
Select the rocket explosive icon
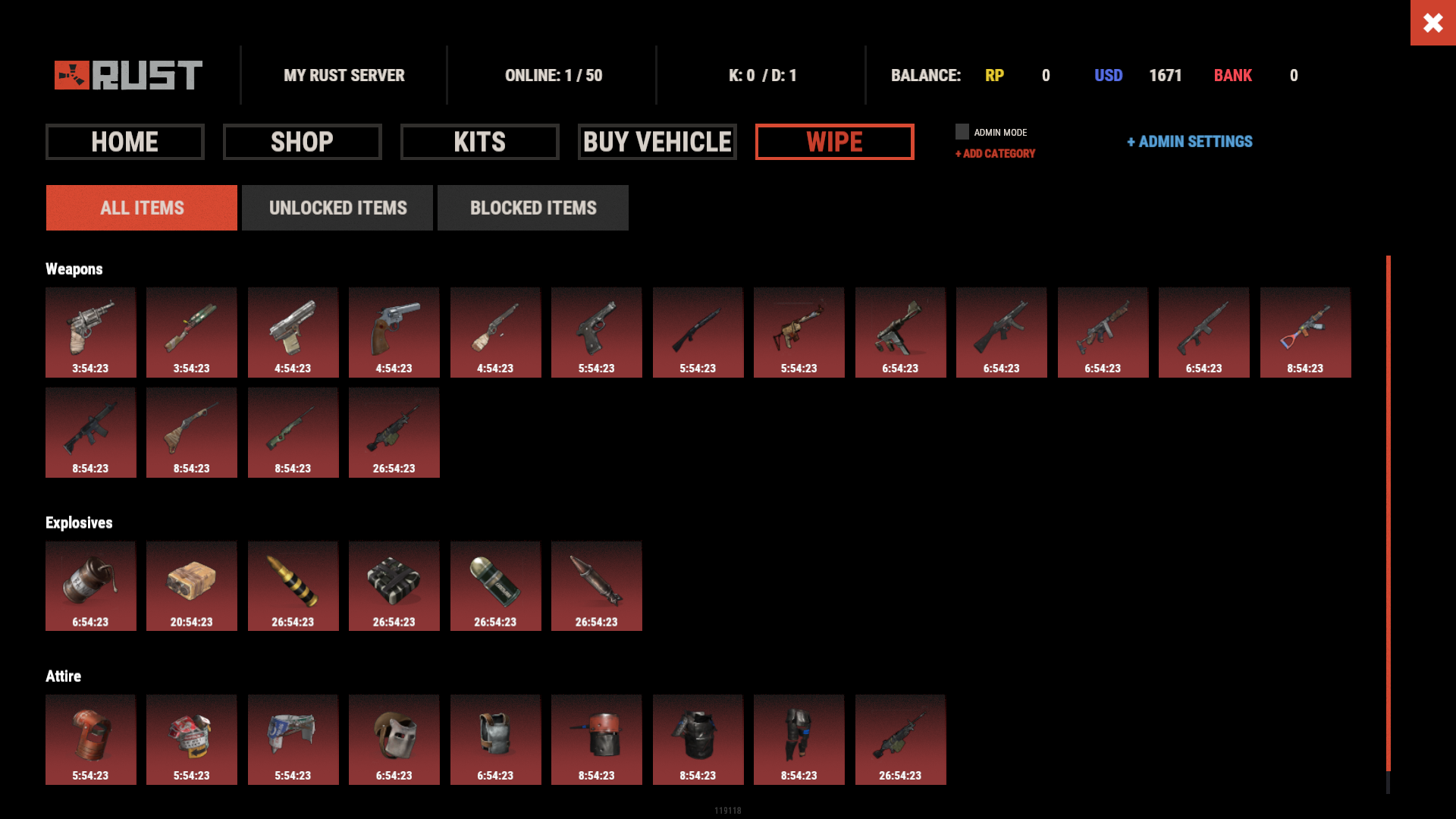tap(597, 585)
